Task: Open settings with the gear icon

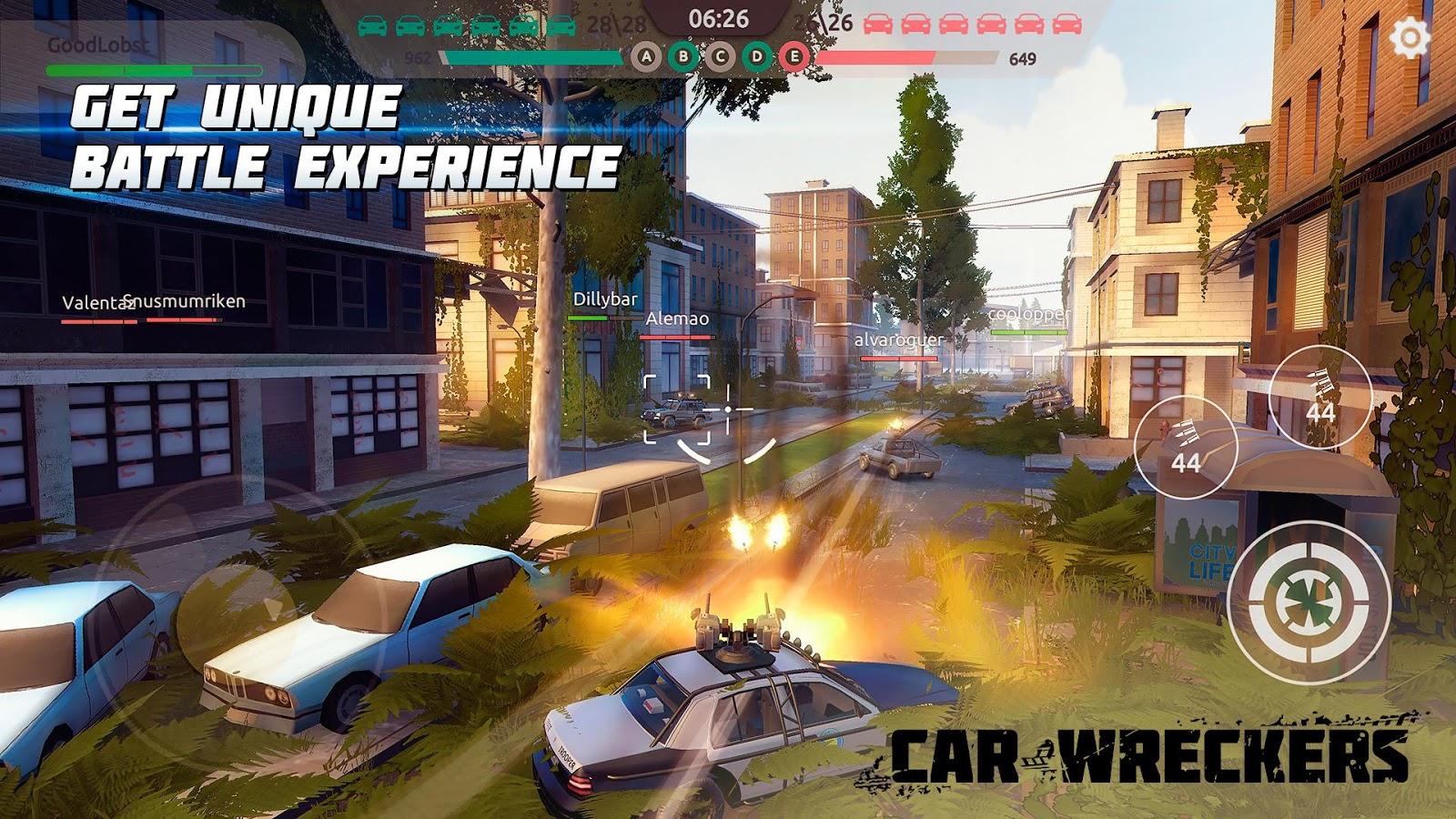Action: [1411, 39]
